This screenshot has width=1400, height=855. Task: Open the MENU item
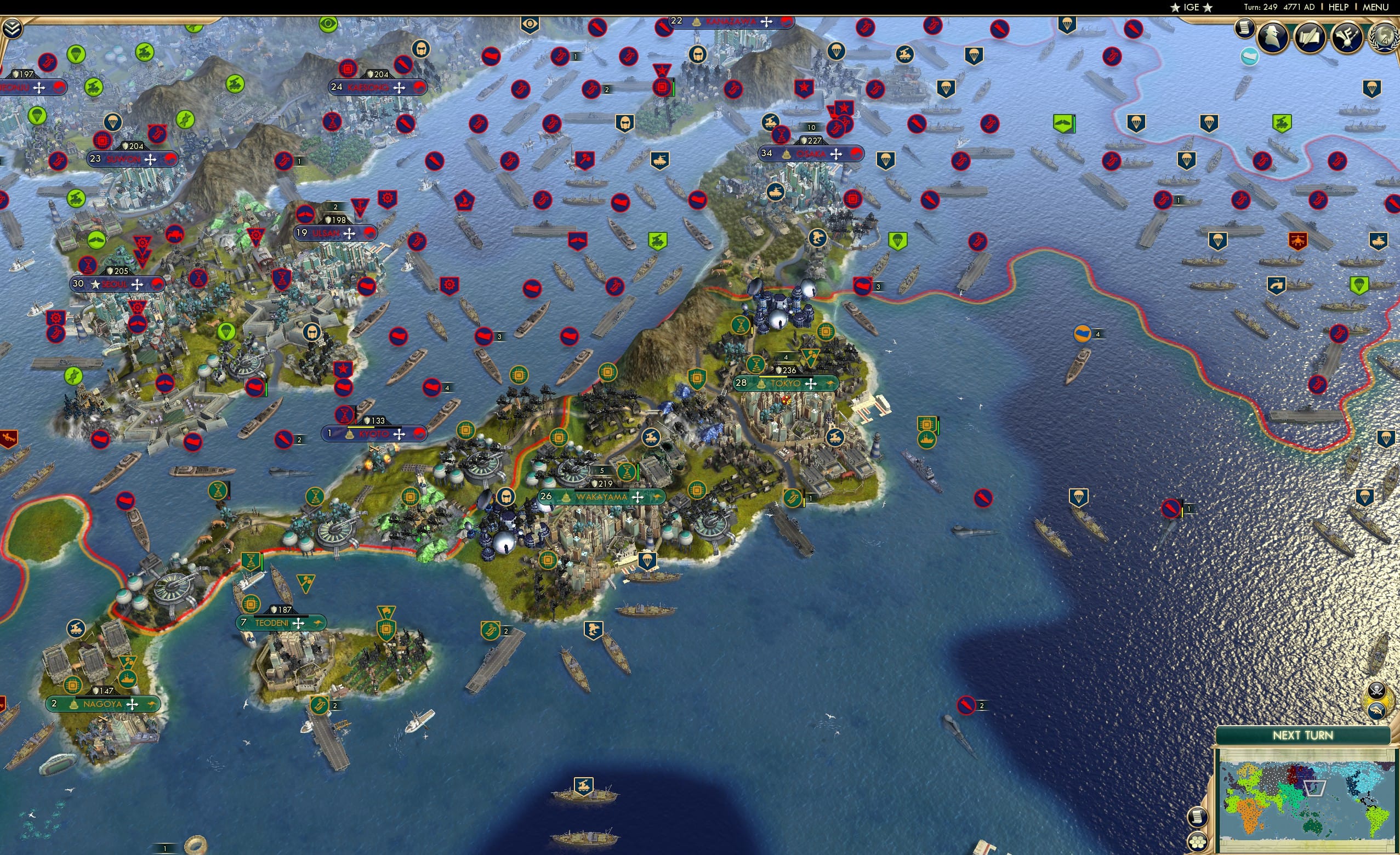[1374, 7]
